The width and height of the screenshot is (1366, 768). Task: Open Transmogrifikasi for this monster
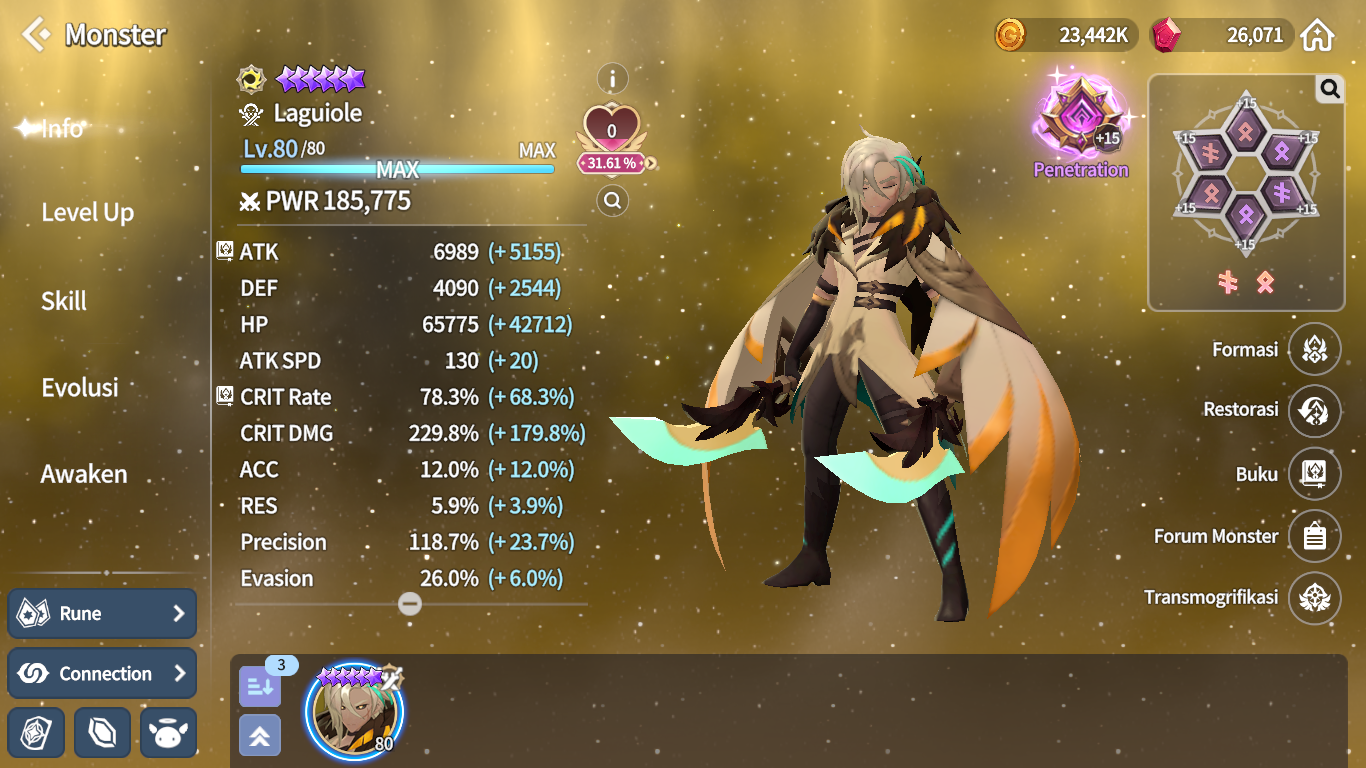click(x=1314, y=598)
